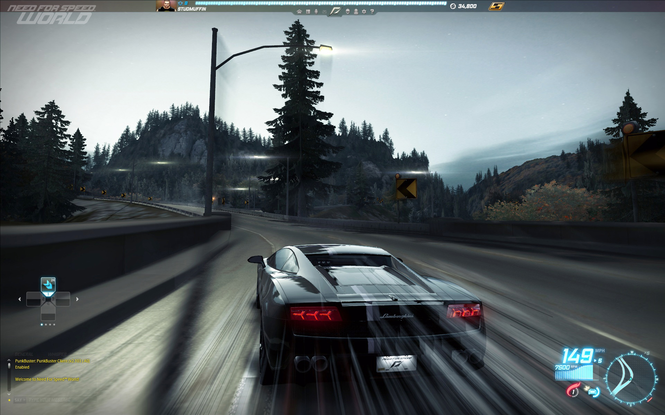Cycle powerups with the left arrow
The height and width of the screenshot is (415, 665).
(x=19, y=298)
